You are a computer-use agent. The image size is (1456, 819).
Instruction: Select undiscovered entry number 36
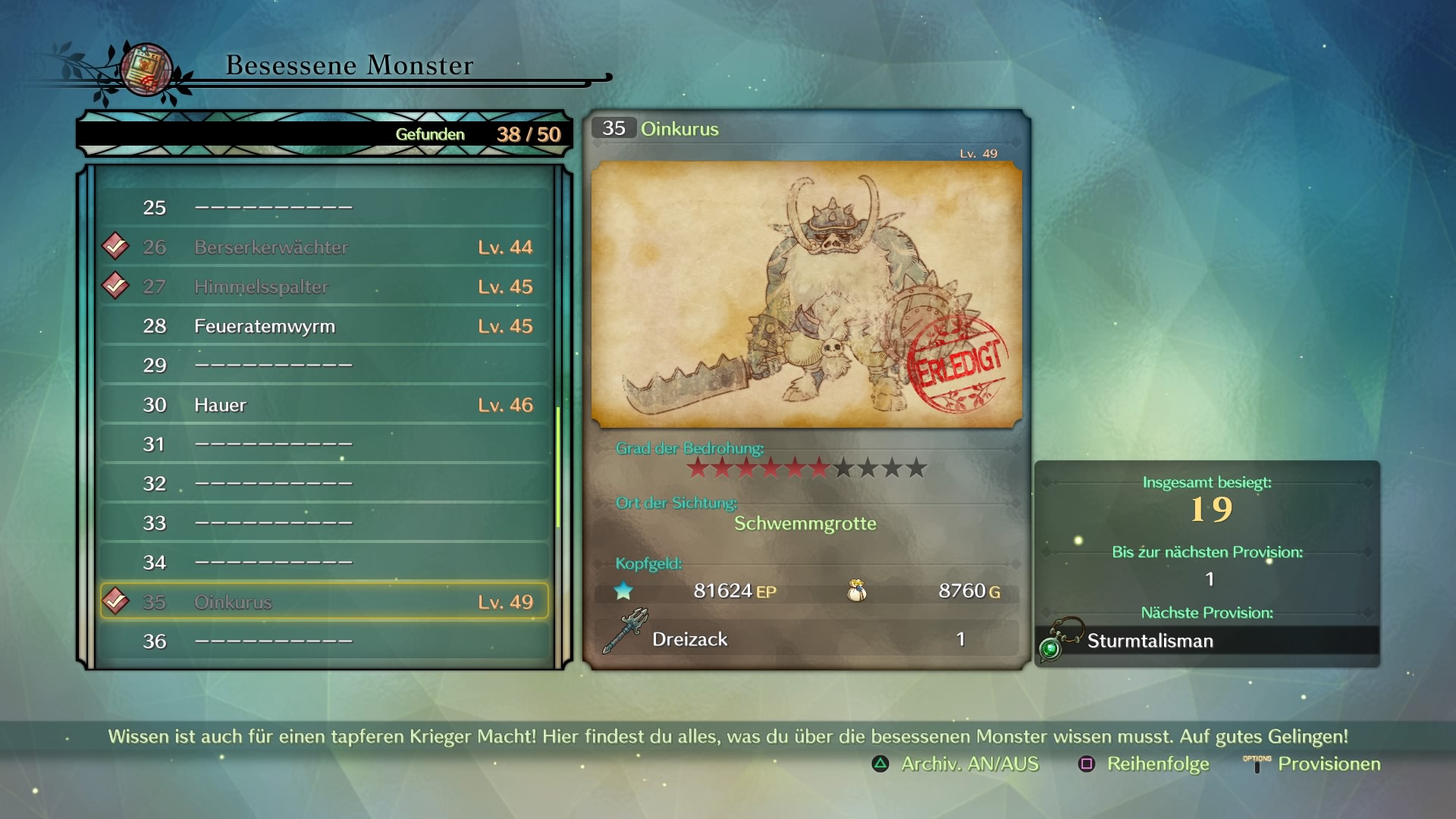click(325, 642)
